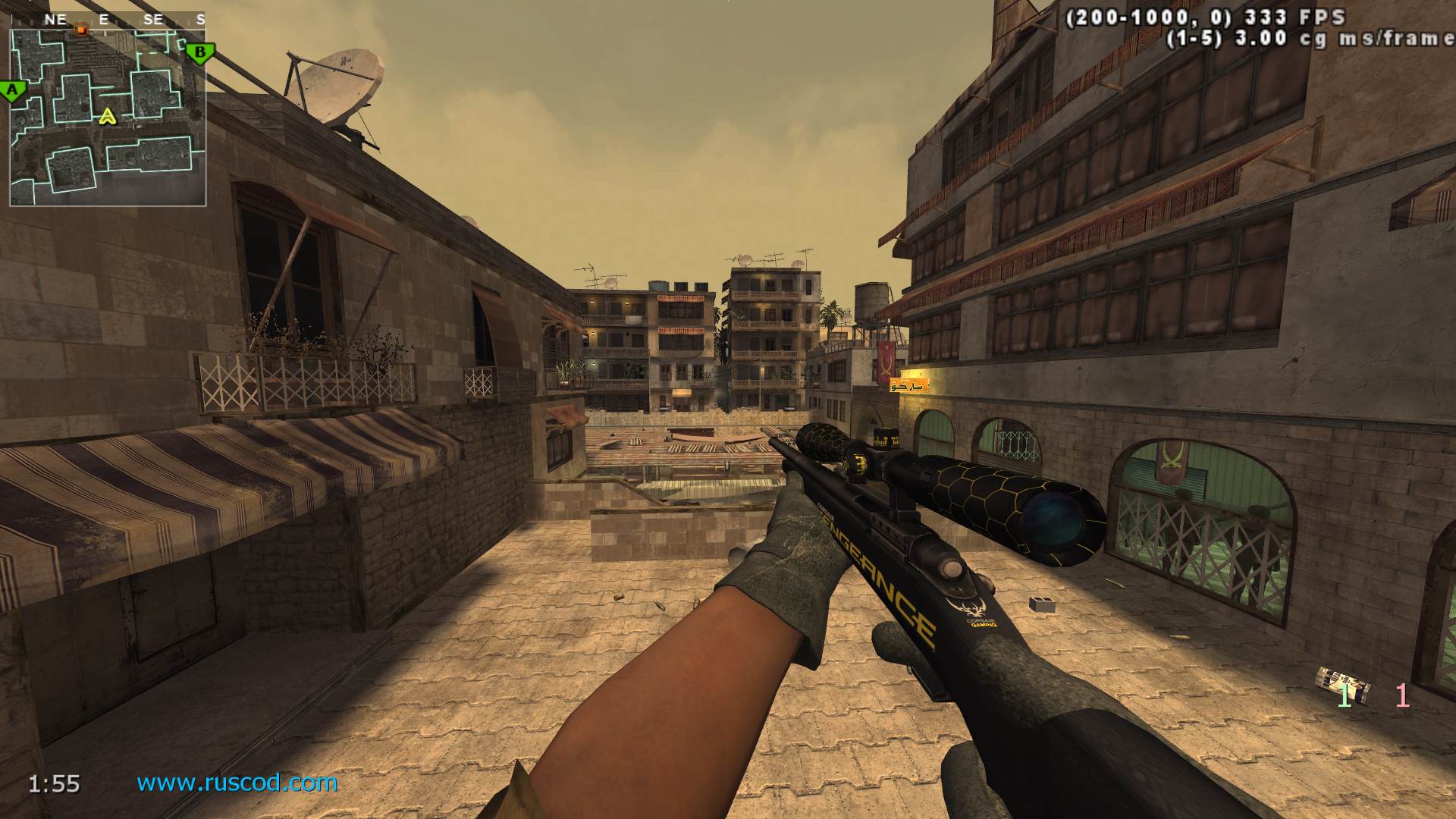Select the green B objective marker
The width and height of the screenshot is (1456, 819).
point(200,52)
